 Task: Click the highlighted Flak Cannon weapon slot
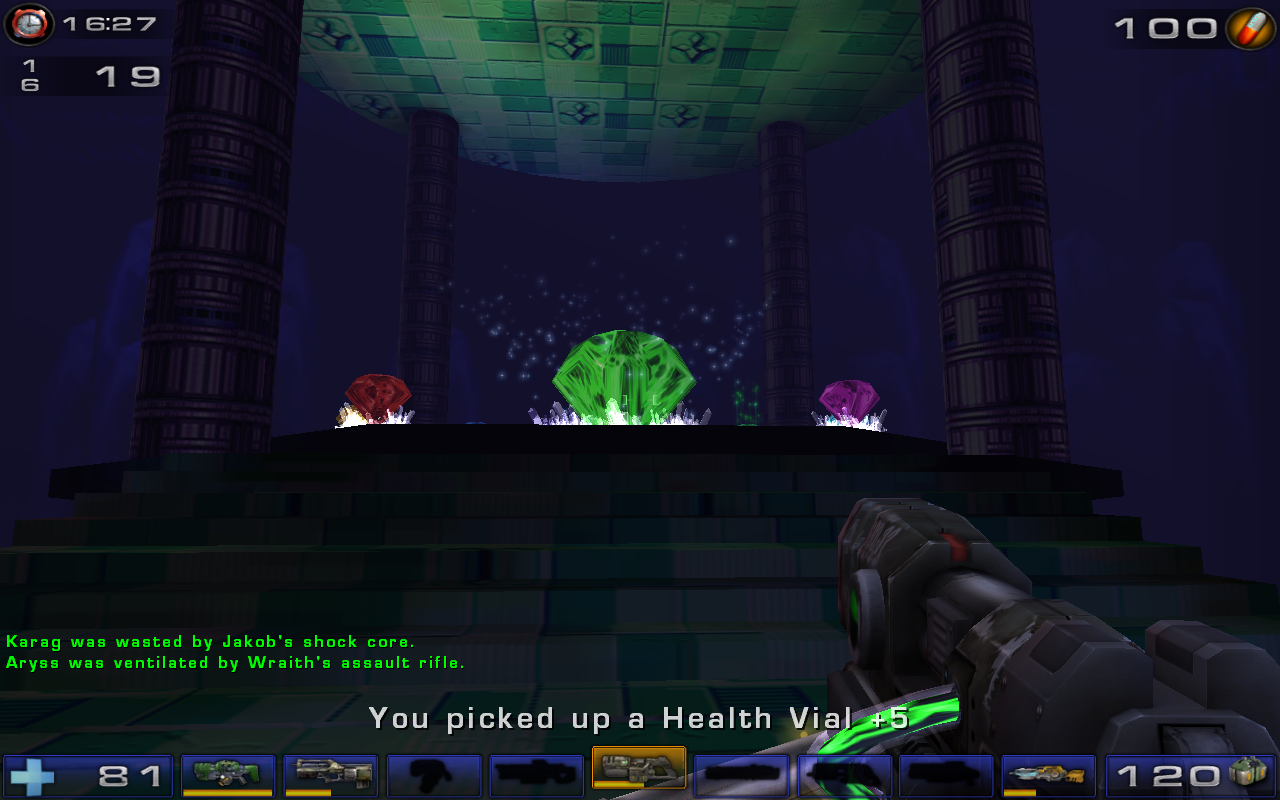(639, 773)
